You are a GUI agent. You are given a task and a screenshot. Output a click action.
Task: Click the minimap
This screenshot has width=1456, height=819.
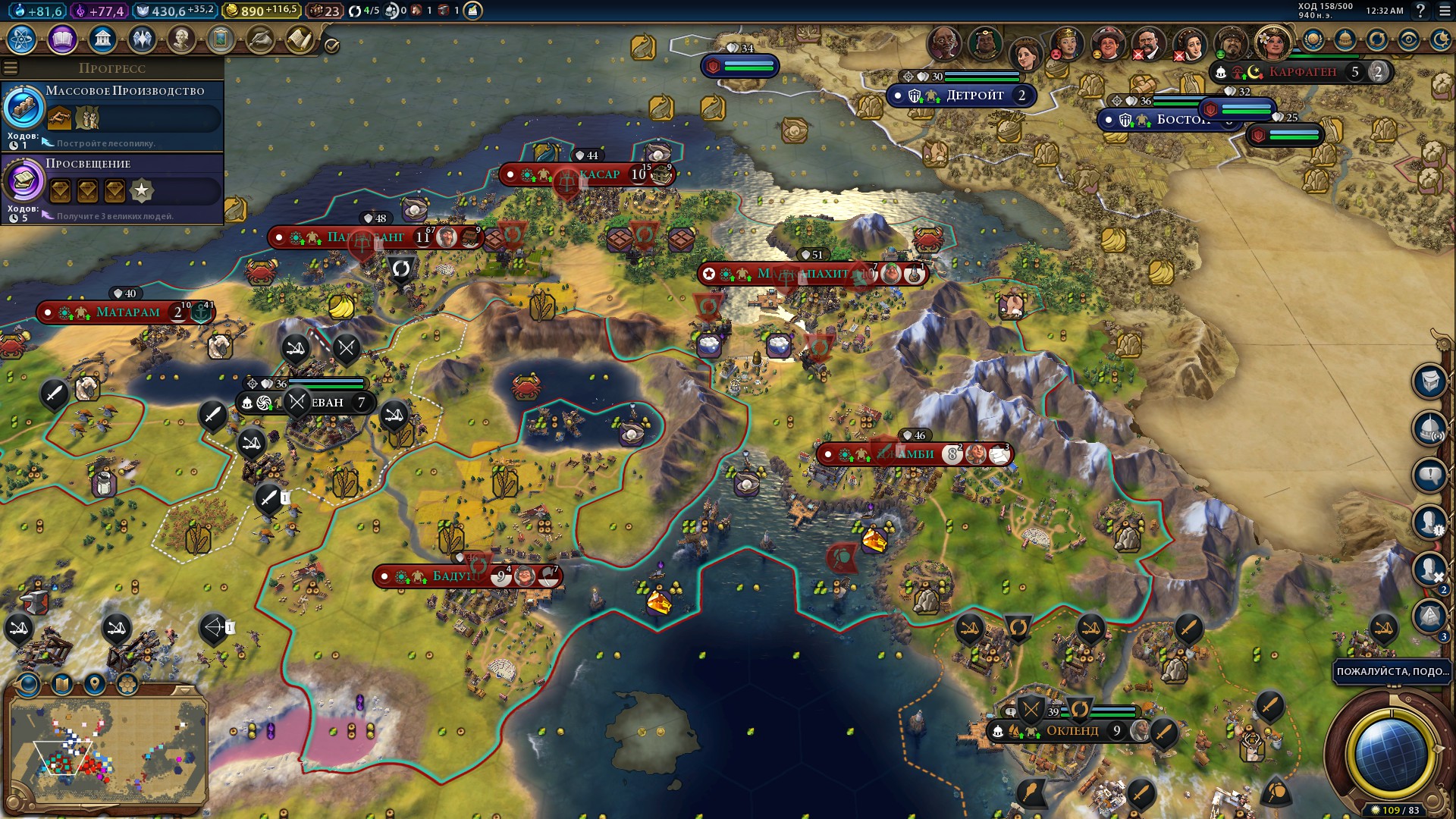click(x=106, y=747)
